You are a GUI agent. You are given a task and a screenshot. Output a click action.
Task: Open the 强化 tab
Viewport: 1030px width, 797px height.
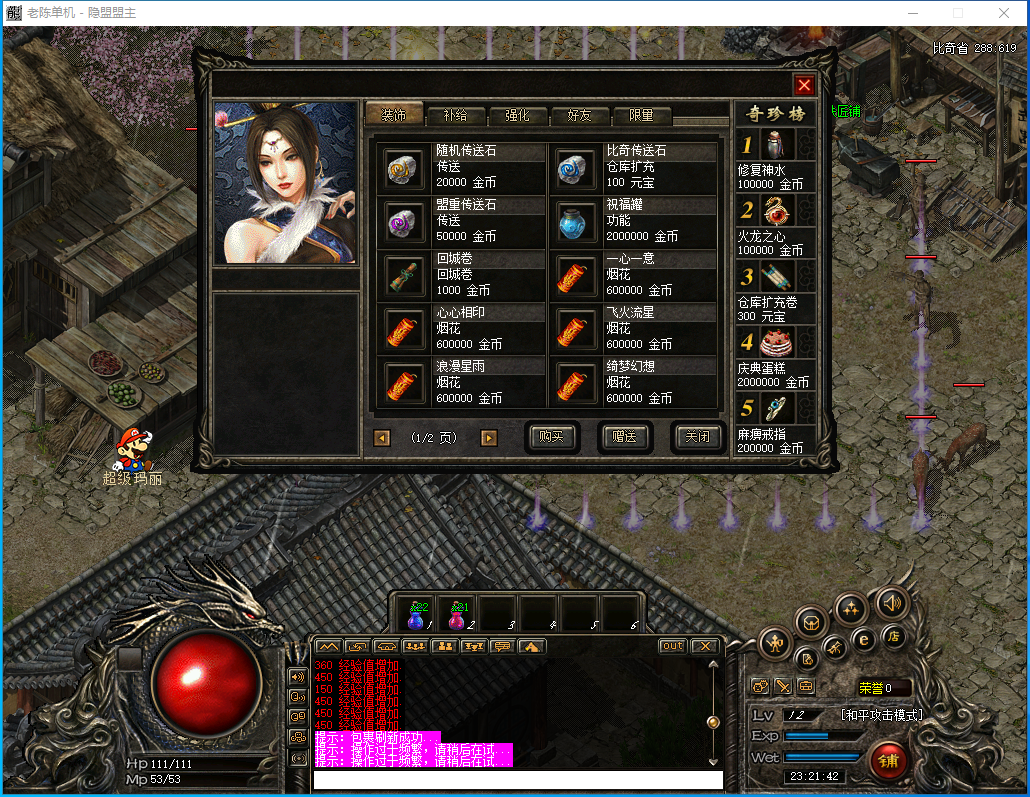(517, 115)
